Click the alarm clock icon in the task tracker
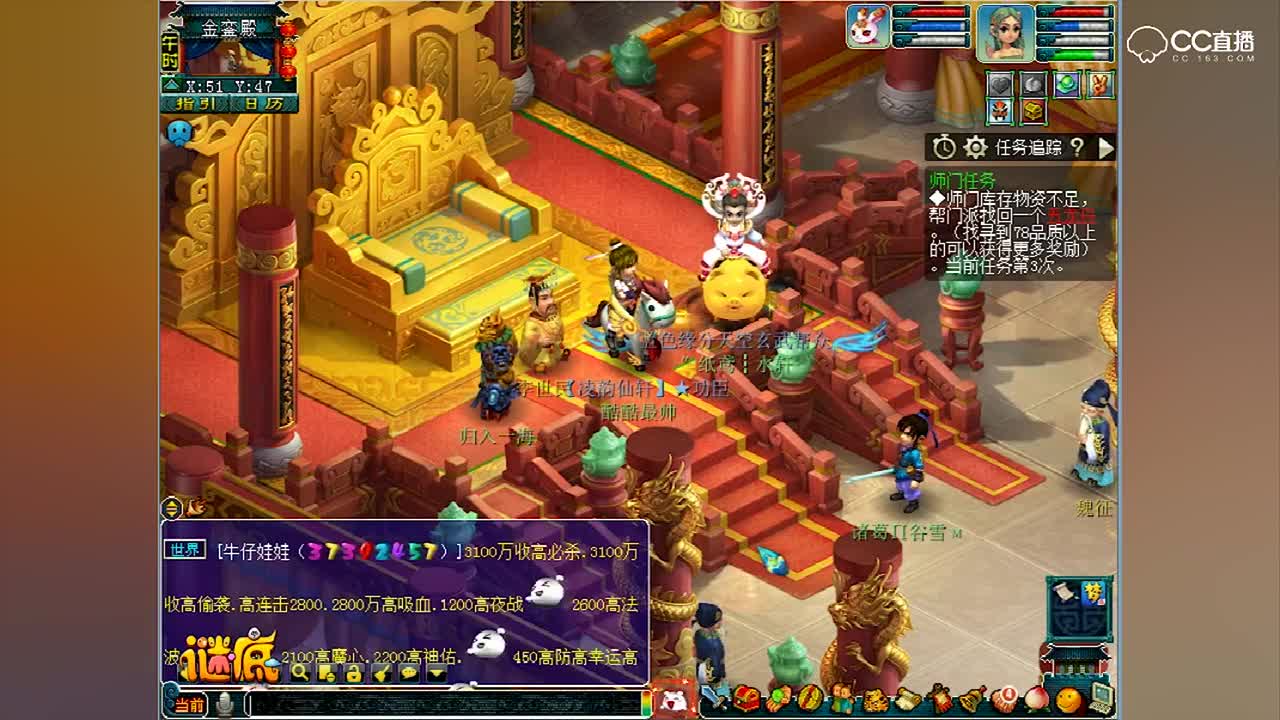The image size is (1280, 720). pyautogui.click(x=944, y=148)
